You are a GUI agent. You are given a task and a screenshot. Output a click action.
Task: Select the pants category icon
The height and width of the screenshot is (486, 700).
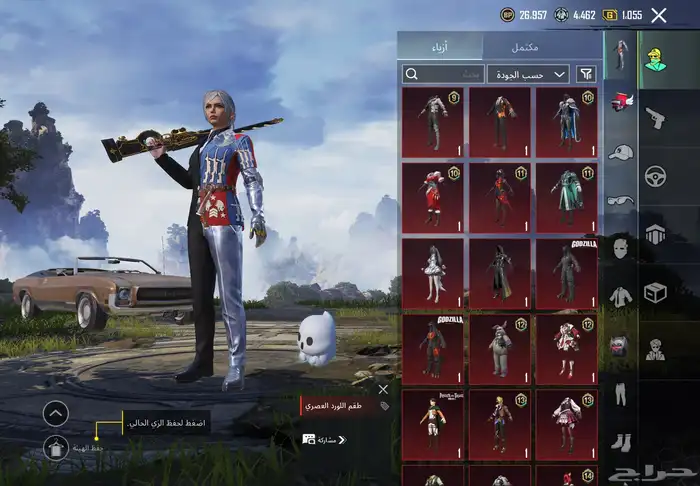click(620, 394)
